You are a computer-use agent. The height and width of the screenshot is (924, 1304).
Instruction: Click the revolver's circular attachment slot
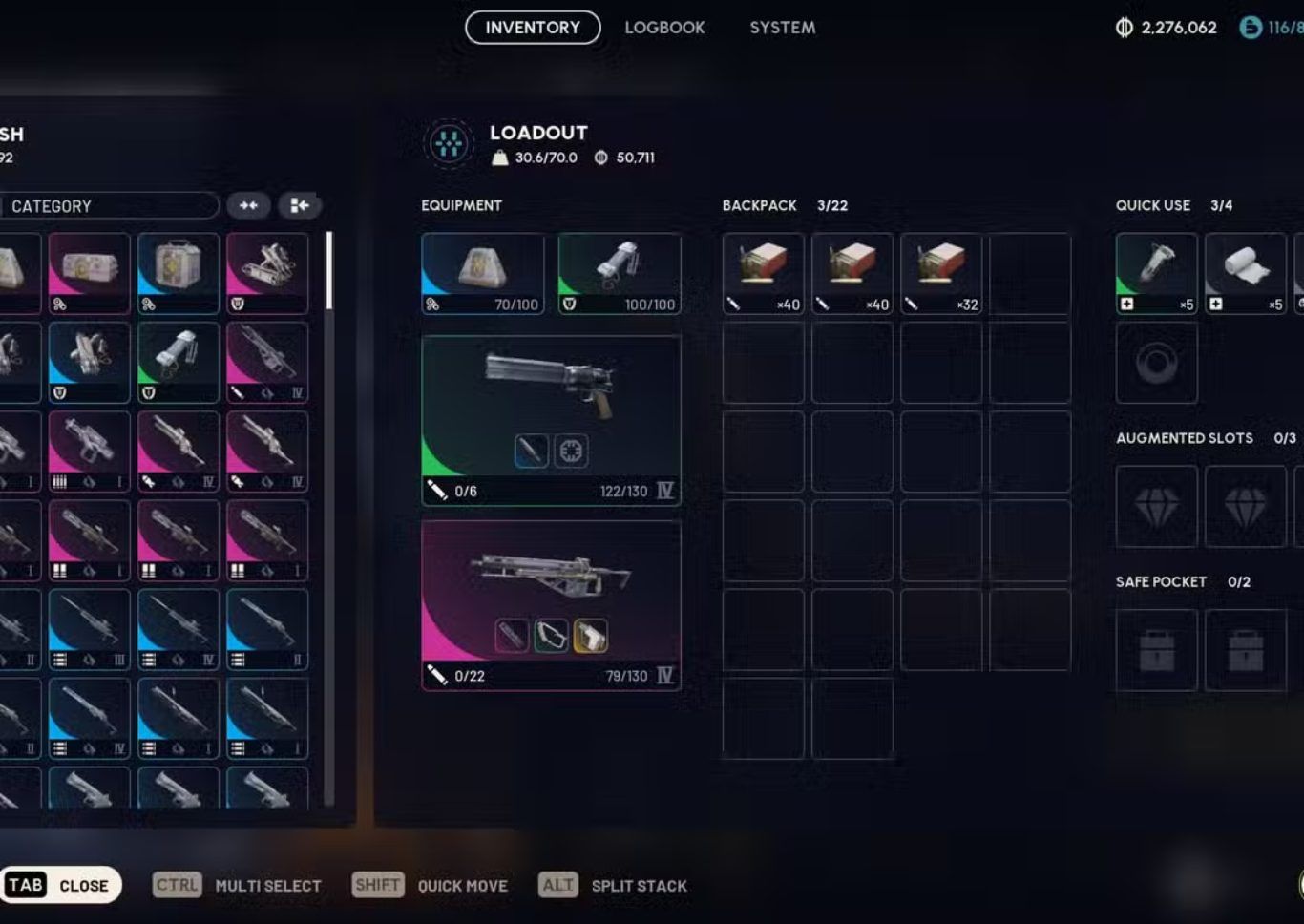point(571,451)
